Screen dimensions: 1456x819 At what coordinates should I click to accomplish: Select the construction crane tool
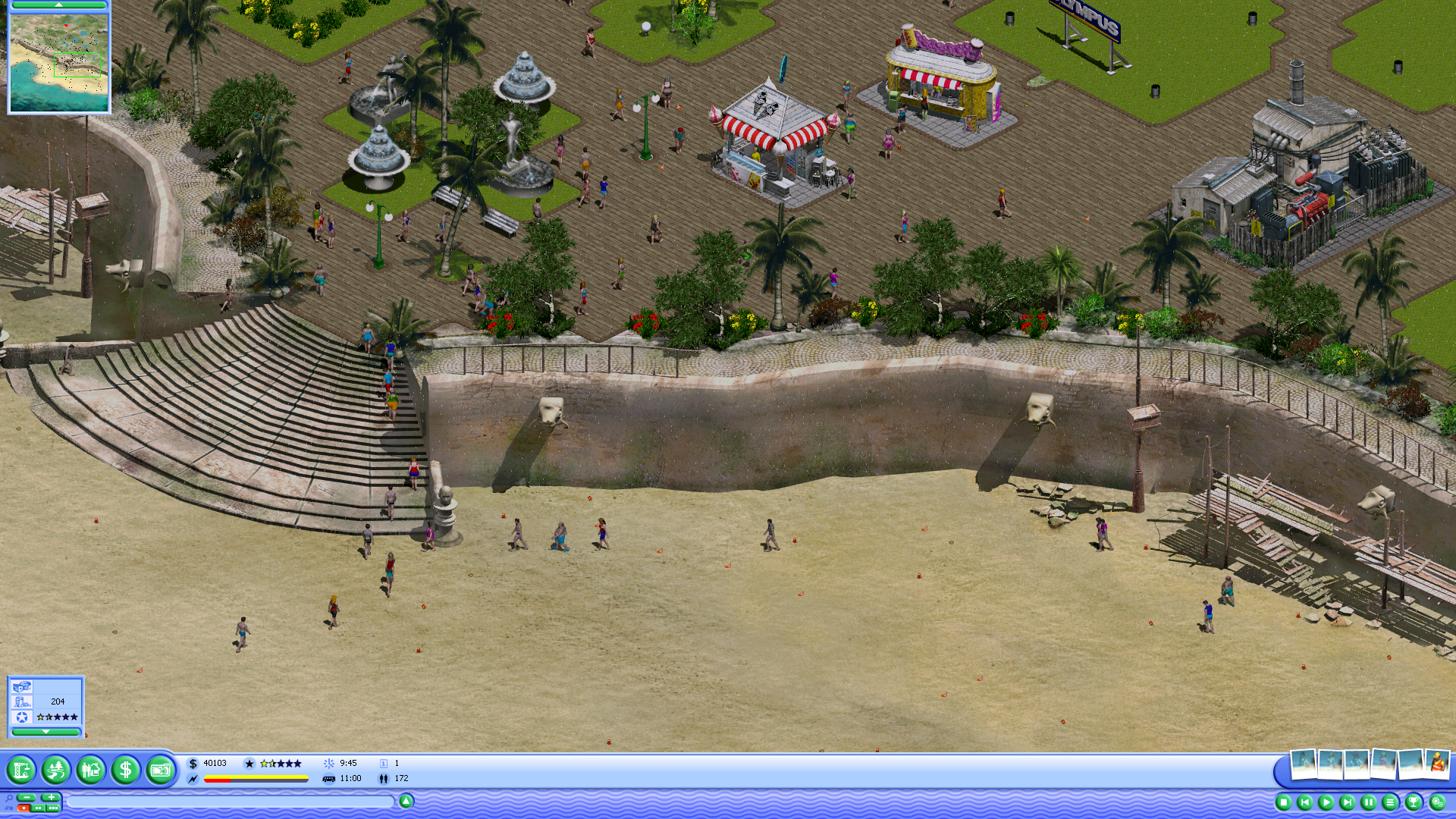pyautogui.click(x=23, y=770)
